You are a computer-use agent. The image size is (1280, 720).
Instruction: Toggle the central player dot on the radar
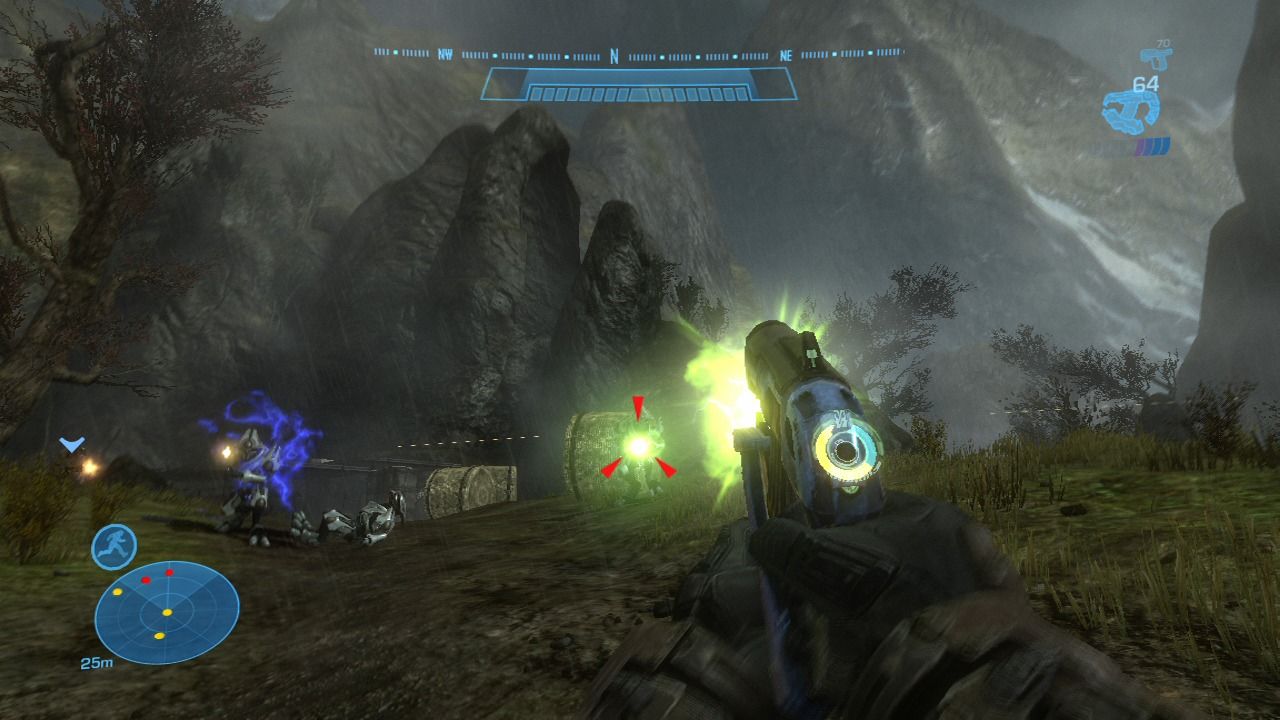pos(167,612)
